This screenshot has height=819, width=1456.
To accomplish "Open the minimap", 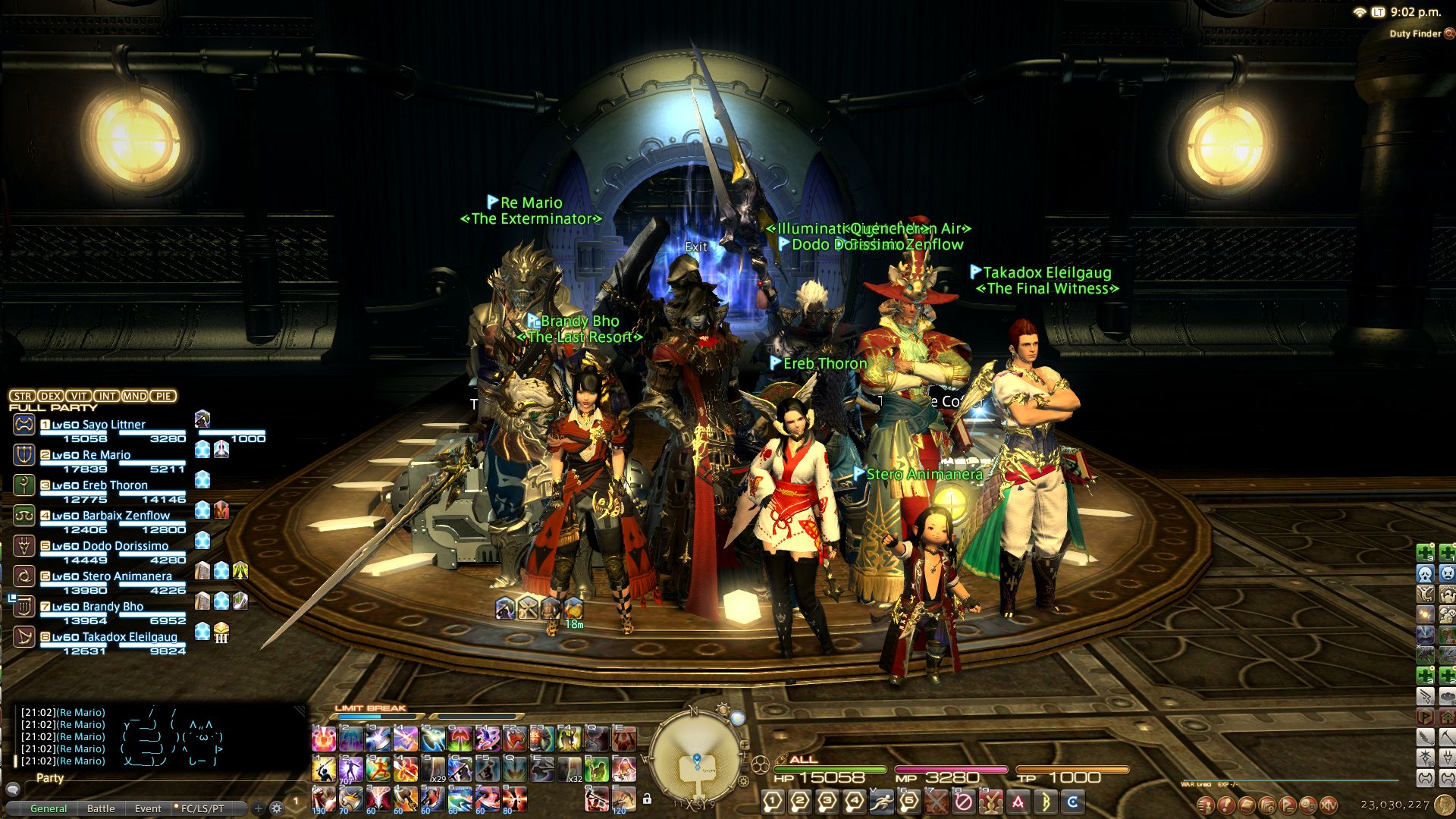I will (x=694, y=755).
